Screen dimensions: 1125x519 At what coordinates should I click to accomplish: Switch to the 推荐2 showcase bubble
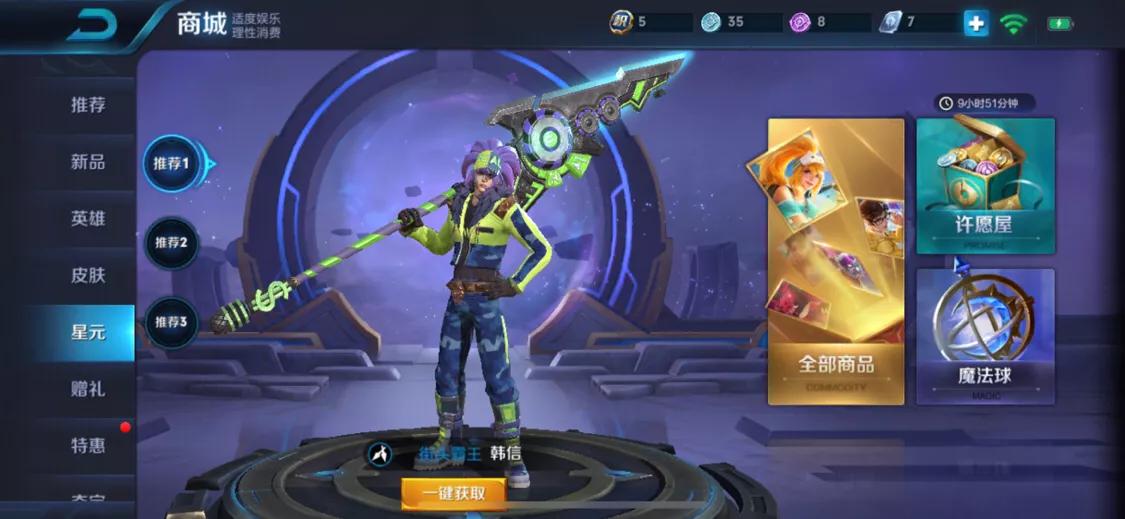click(x=172, y=242)
